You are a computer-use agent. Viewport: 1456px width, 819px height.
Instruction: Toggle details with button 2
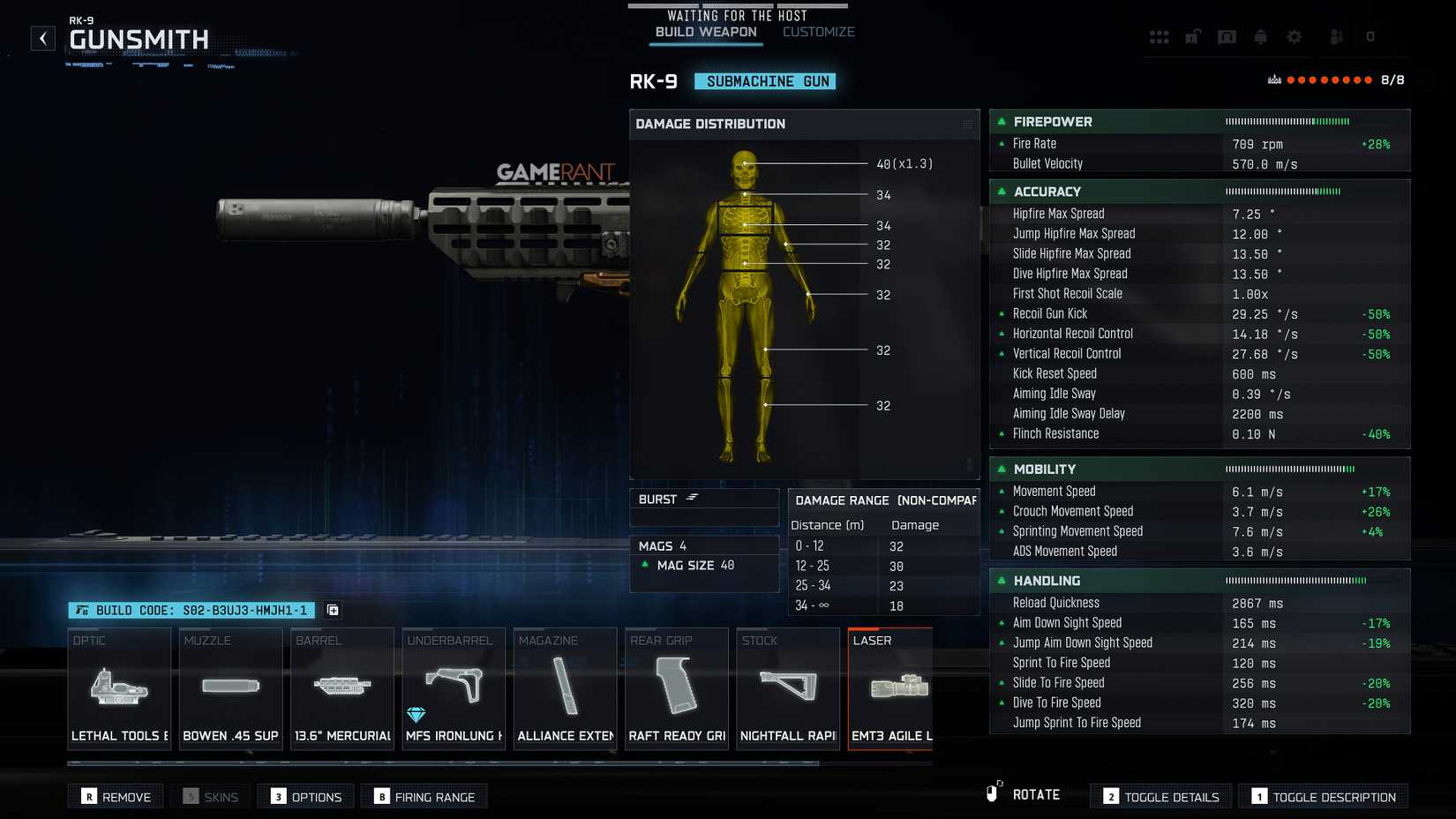coord(1160,795)
